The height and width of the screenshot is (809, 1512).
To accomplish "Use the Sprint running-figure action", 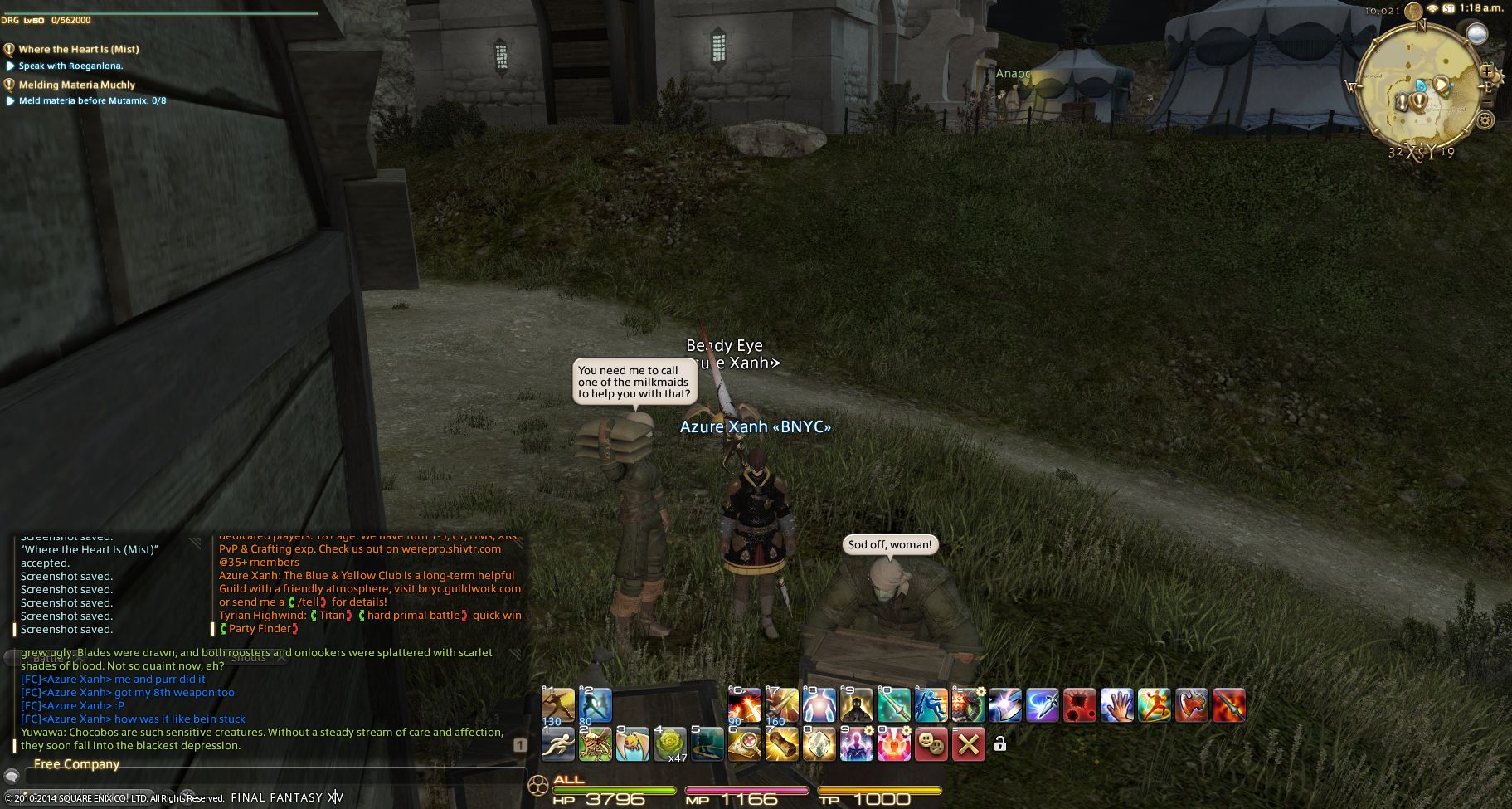I will [558, 744].
